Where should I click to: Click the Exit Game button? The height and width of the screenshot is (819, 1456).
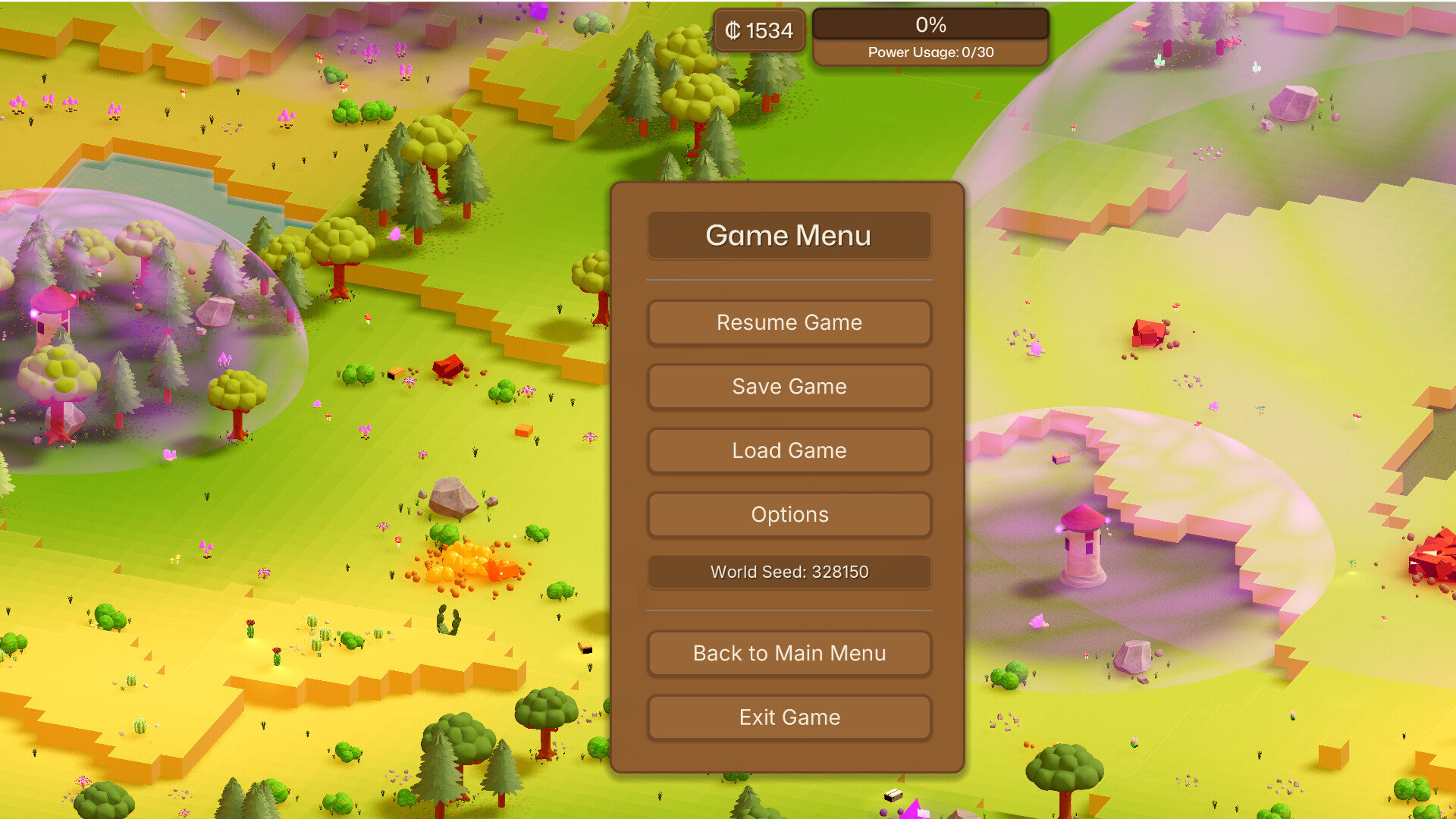pos(789,717)
